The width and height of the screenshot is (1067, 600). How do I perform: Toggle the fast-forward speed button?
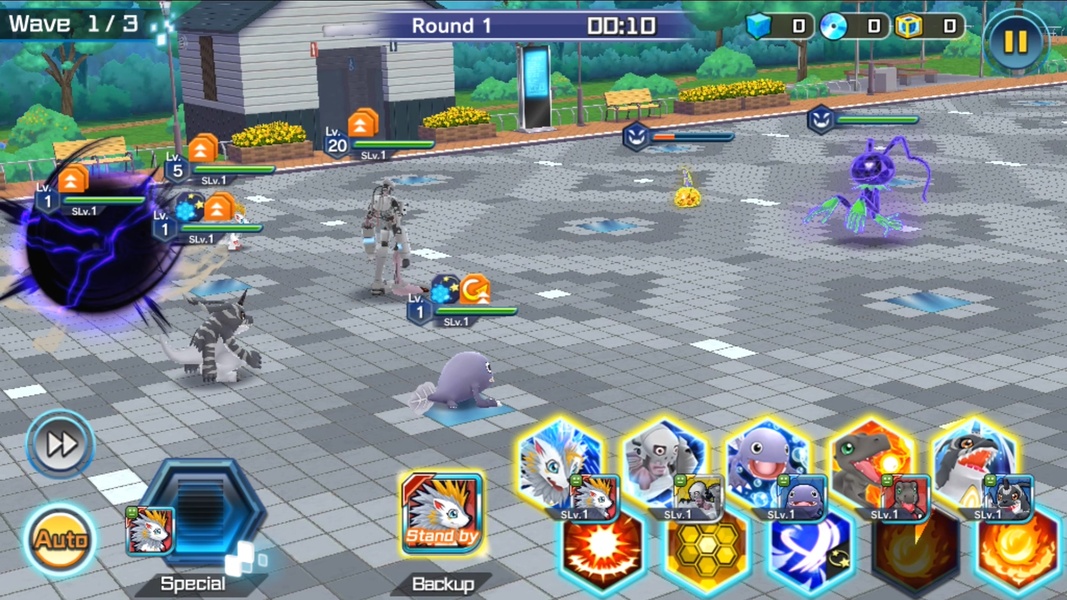click(x=61, y=443)
